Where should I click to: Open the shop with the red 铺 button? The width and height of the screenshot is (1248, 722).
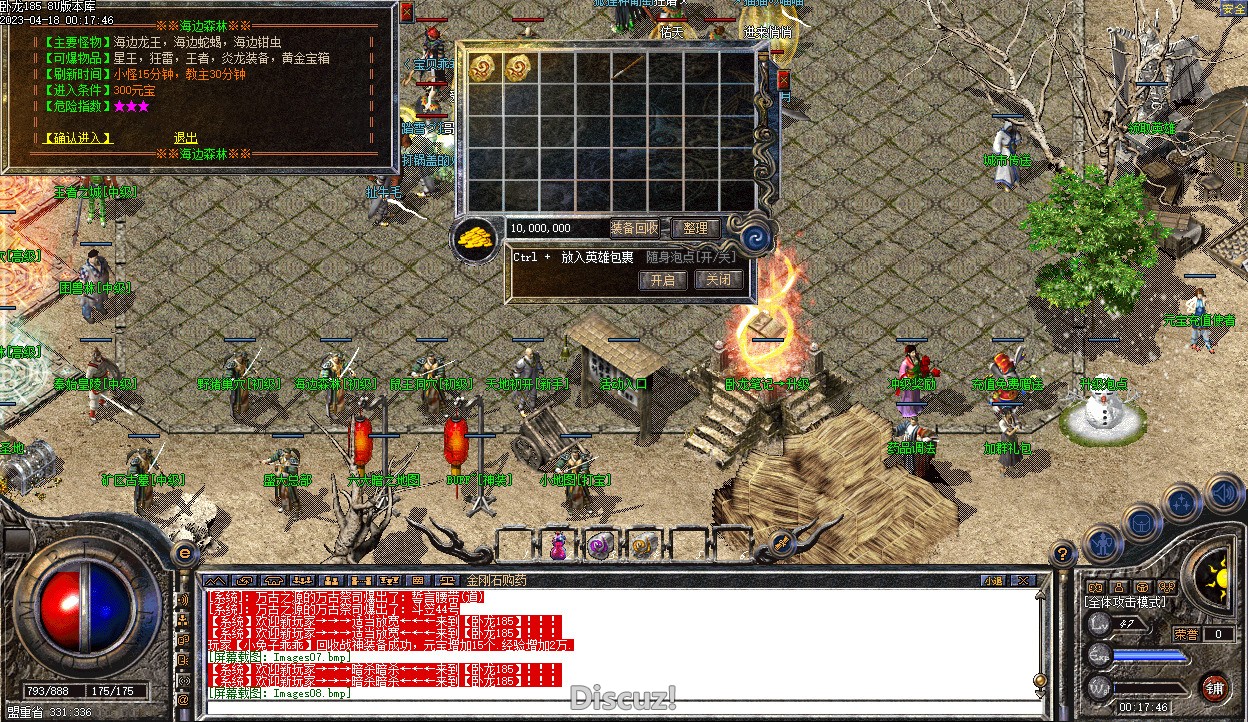click(1213, 687)
